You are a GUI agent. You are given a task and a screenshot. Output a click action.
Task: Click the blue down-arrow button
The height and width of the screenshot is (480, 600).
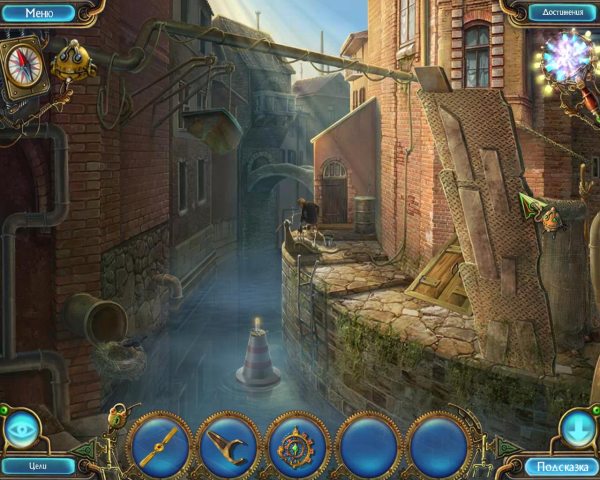click(579, 428)
